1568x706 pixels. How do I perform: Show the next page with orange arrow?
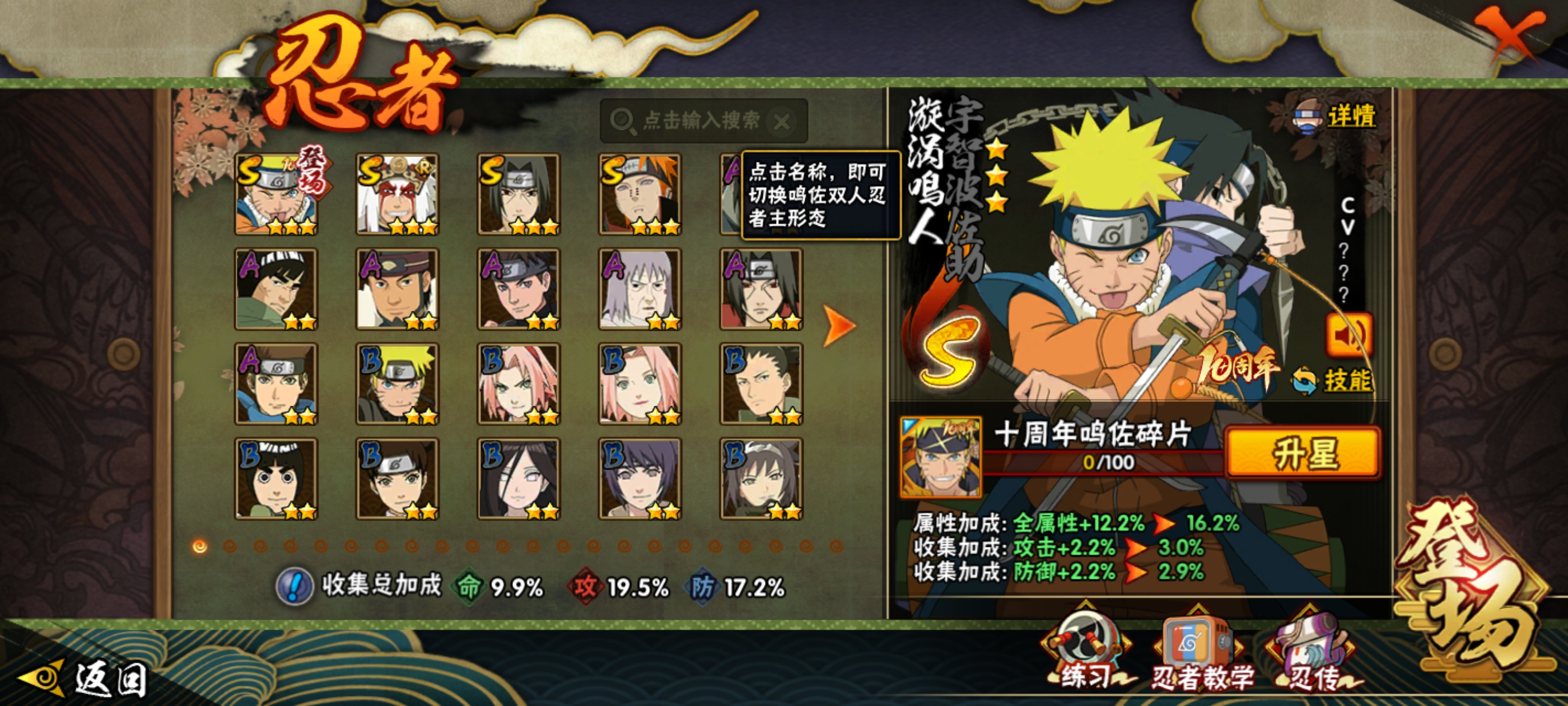pyautogui.click(x=839, y=326)
